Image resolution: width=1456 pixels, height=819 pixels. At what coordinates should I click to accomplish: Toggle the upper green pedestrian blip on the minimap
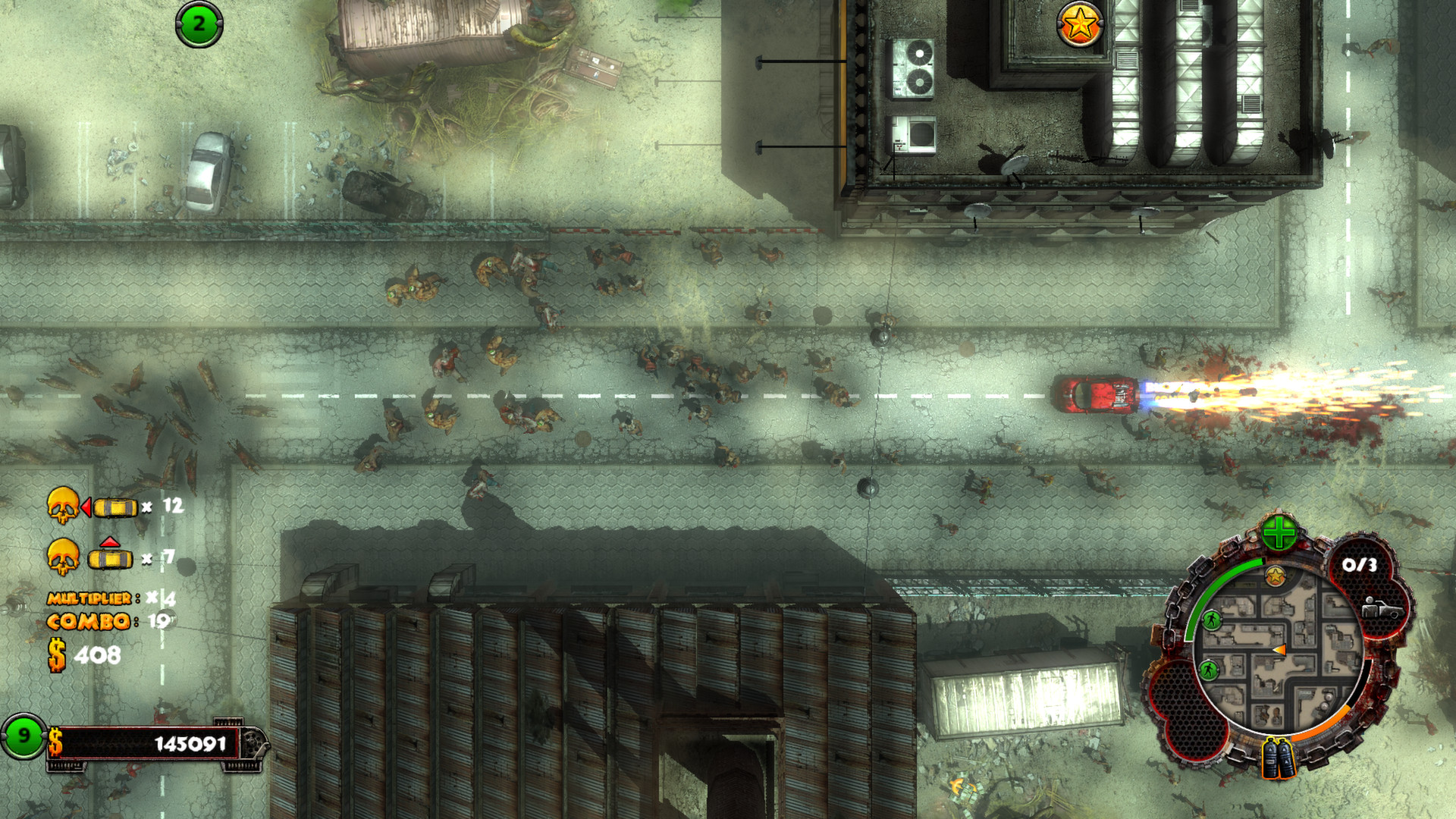click(x=1210, y=620)
